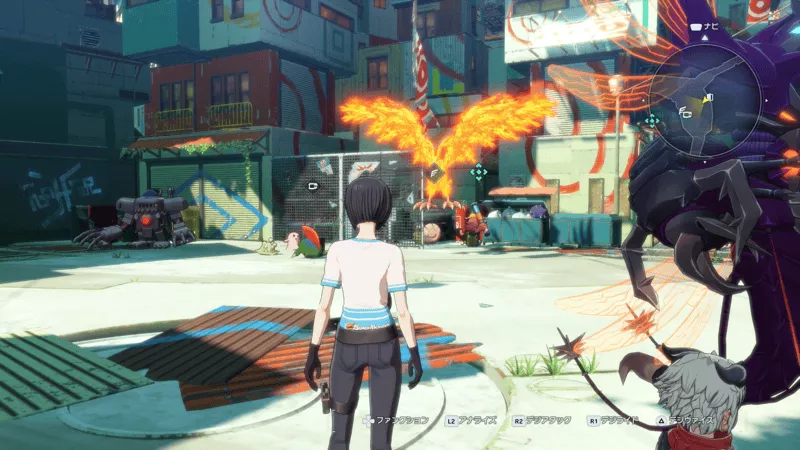
Task: Select the teal waypoint marker on the minimap edge
Action: coord(652,120)
